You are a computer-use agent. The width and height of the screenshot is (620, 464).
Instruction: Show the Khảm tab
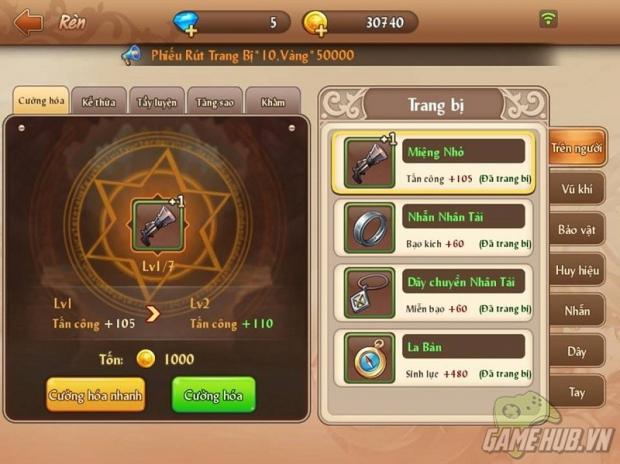click(272, 102)
